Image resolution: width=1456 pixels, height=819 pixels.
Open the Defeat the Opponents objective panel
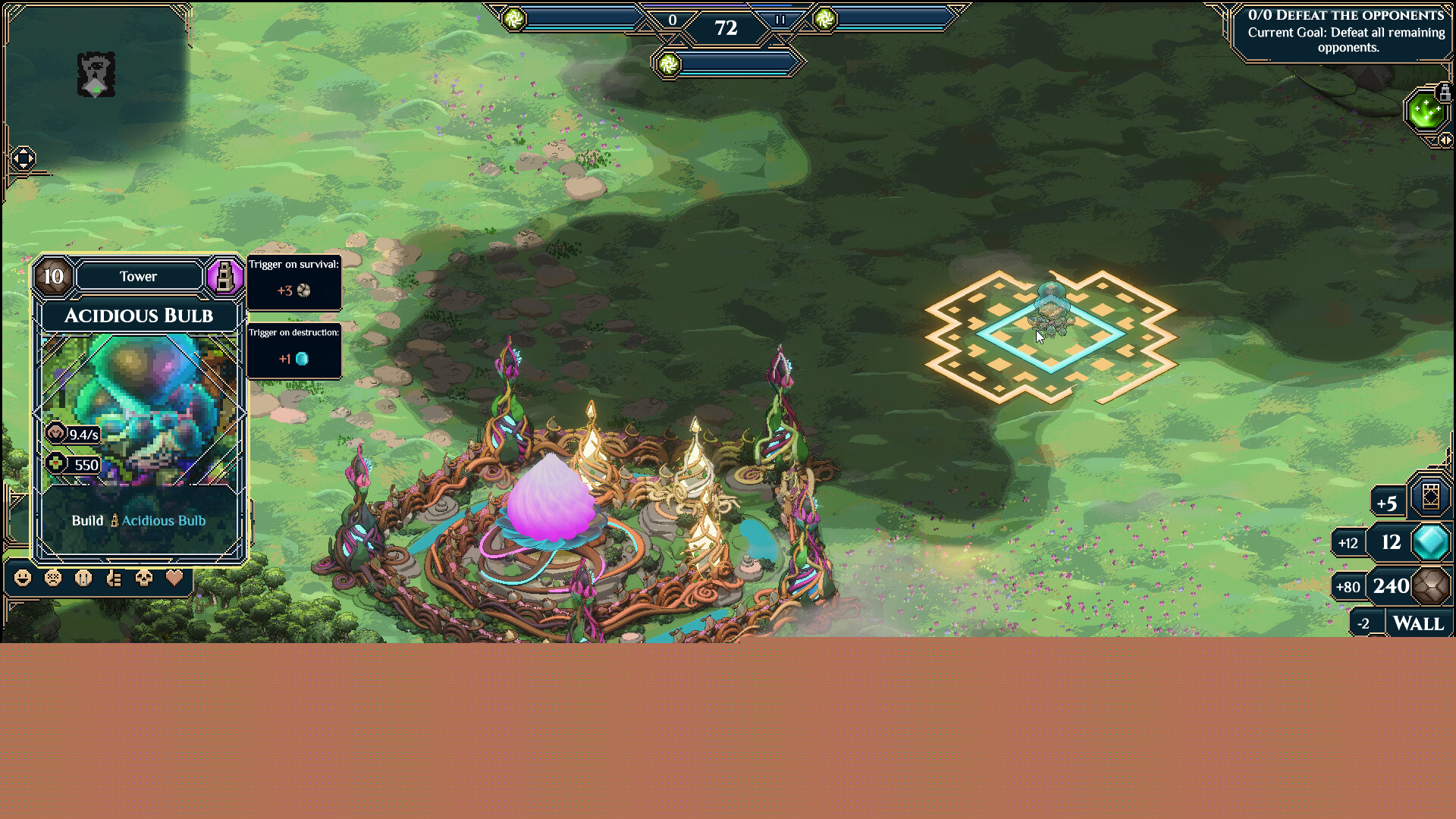[x=1345, y=32]
